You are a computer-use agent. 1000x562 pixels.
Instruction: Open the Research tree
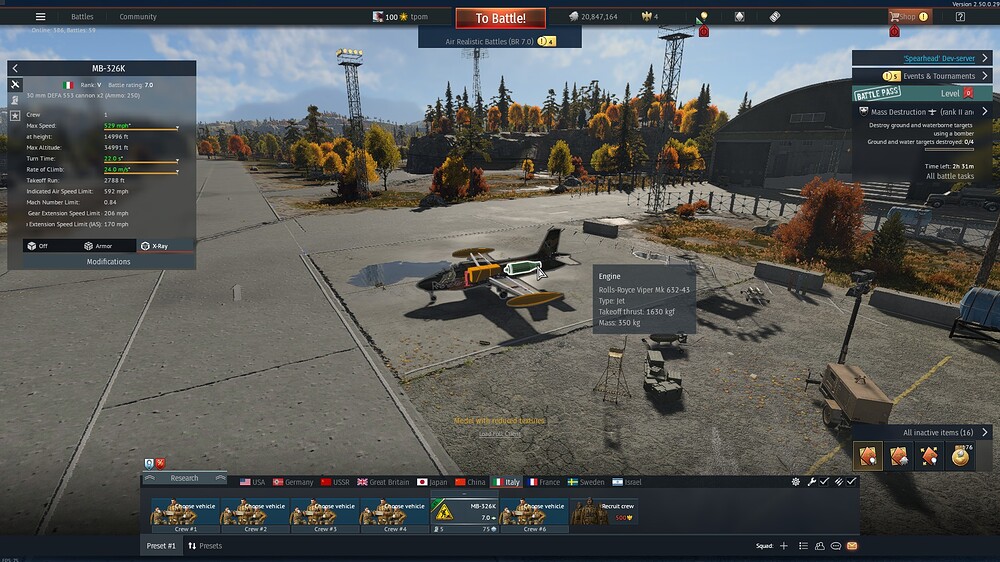184,478
